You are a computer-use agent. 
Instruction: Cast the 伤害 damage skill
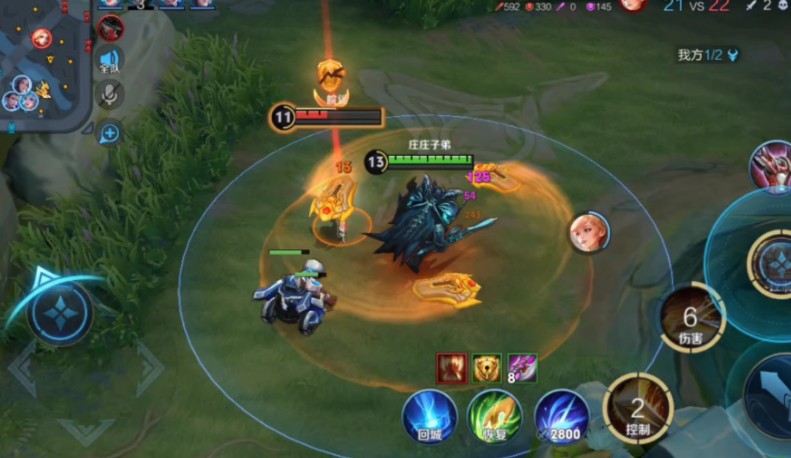[x=692, y=318]
